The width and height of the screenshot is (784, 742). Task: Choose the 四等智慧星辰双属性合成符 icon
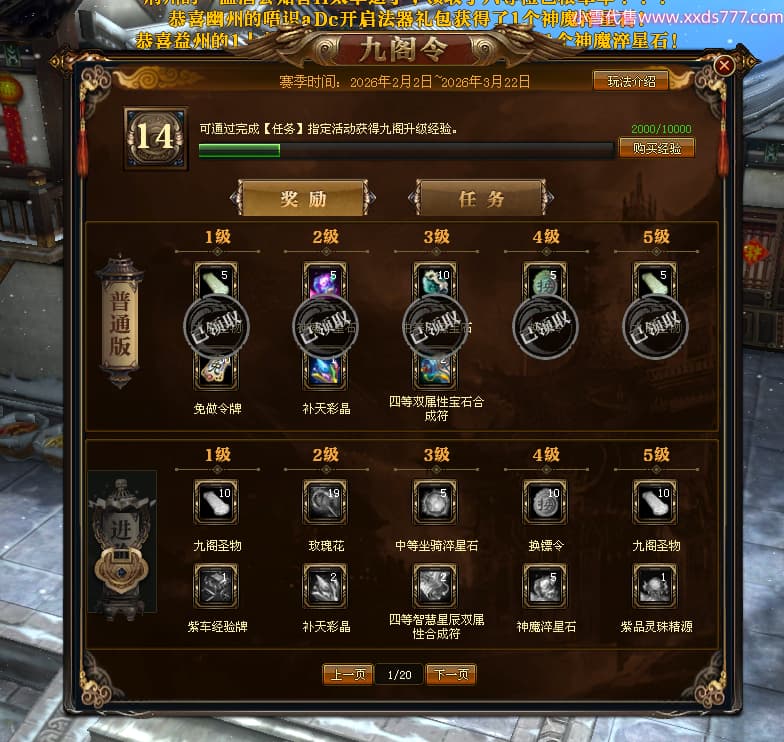pyautogui.click(x=435, y=586)
